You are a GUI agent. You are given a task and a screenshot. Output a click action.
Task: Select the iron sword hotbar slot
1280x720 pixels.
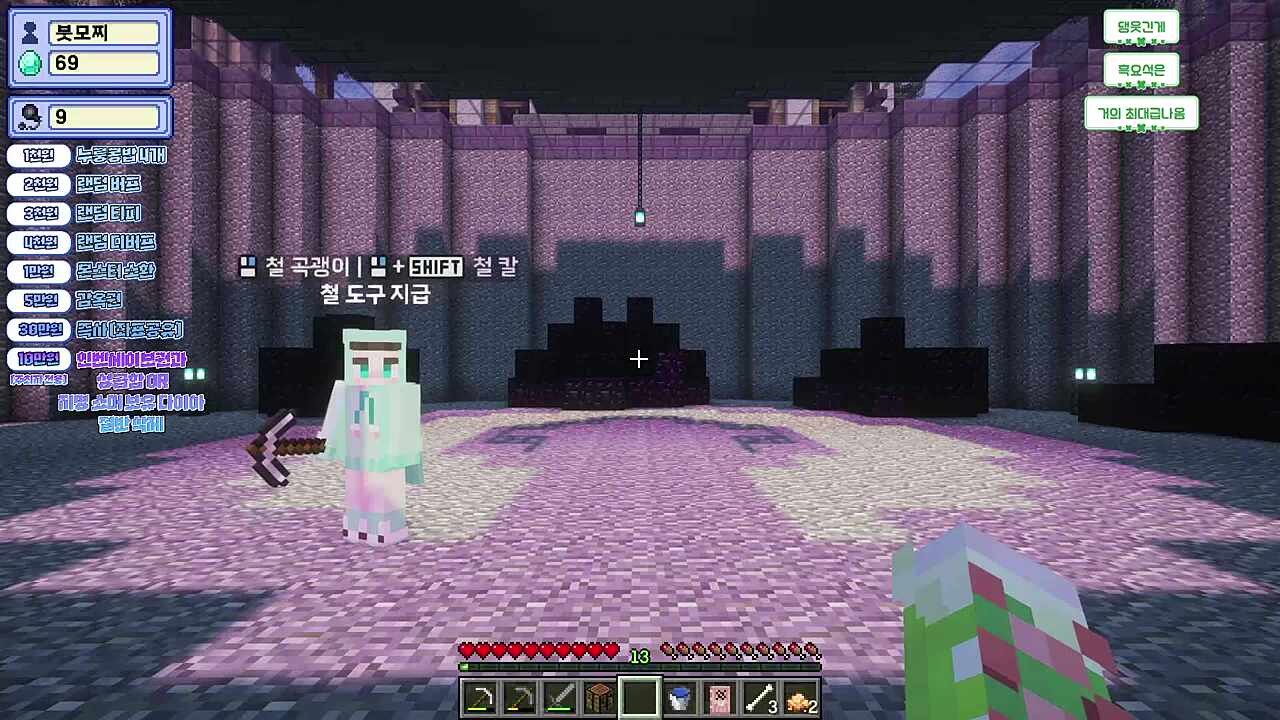pyautogui.click(x=559, y=697)
